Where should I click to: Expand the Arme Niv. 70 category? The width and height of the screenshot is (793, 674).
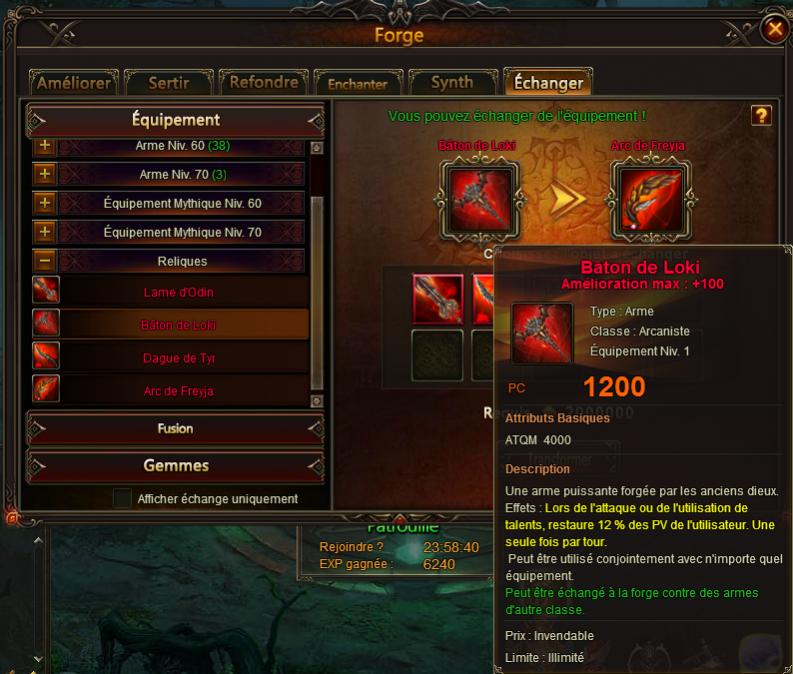pyautogui.click(x=44, y=175)
